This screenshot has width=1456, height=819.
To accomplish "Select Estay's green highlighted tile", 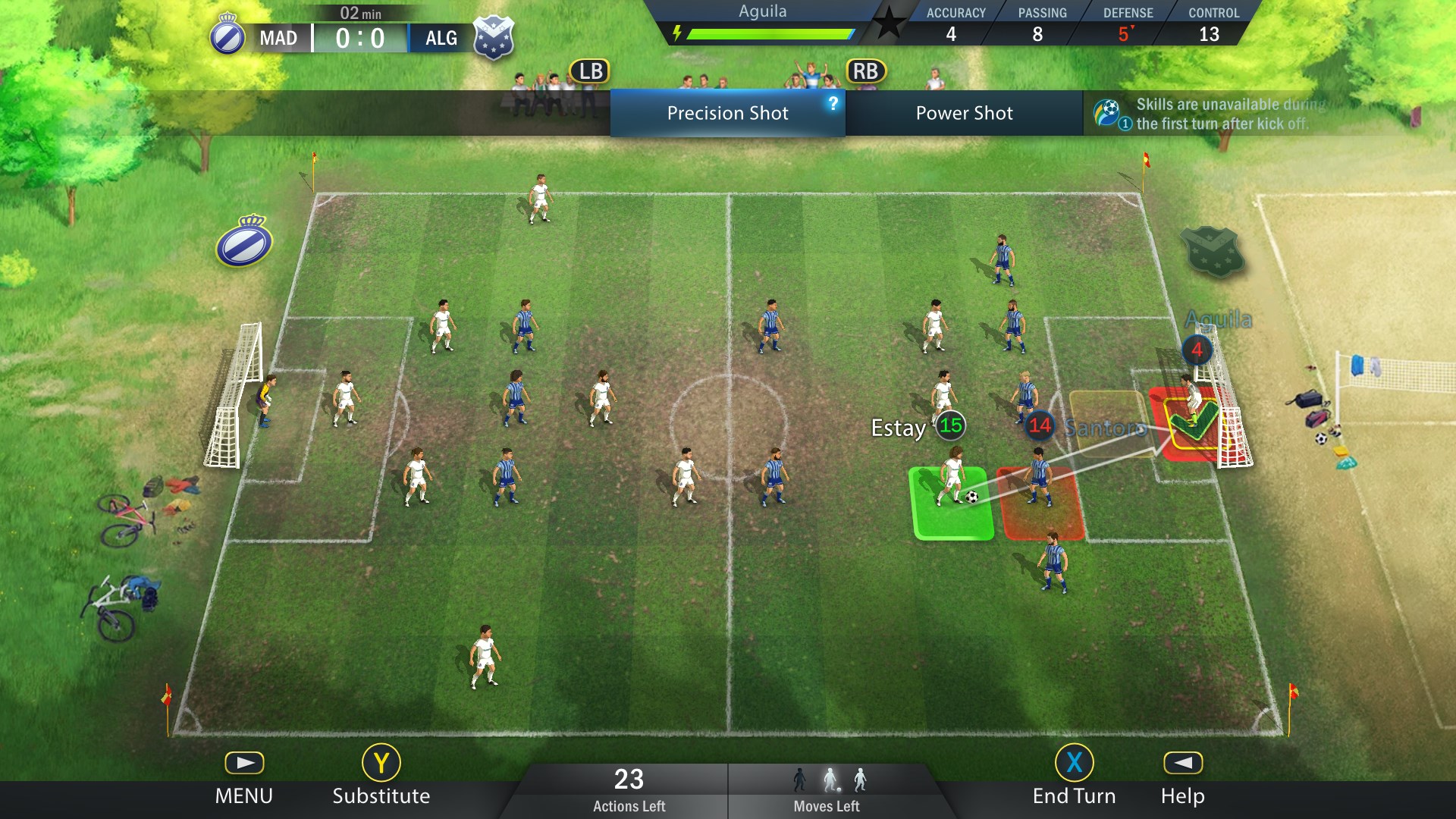I will pos(952,504).
